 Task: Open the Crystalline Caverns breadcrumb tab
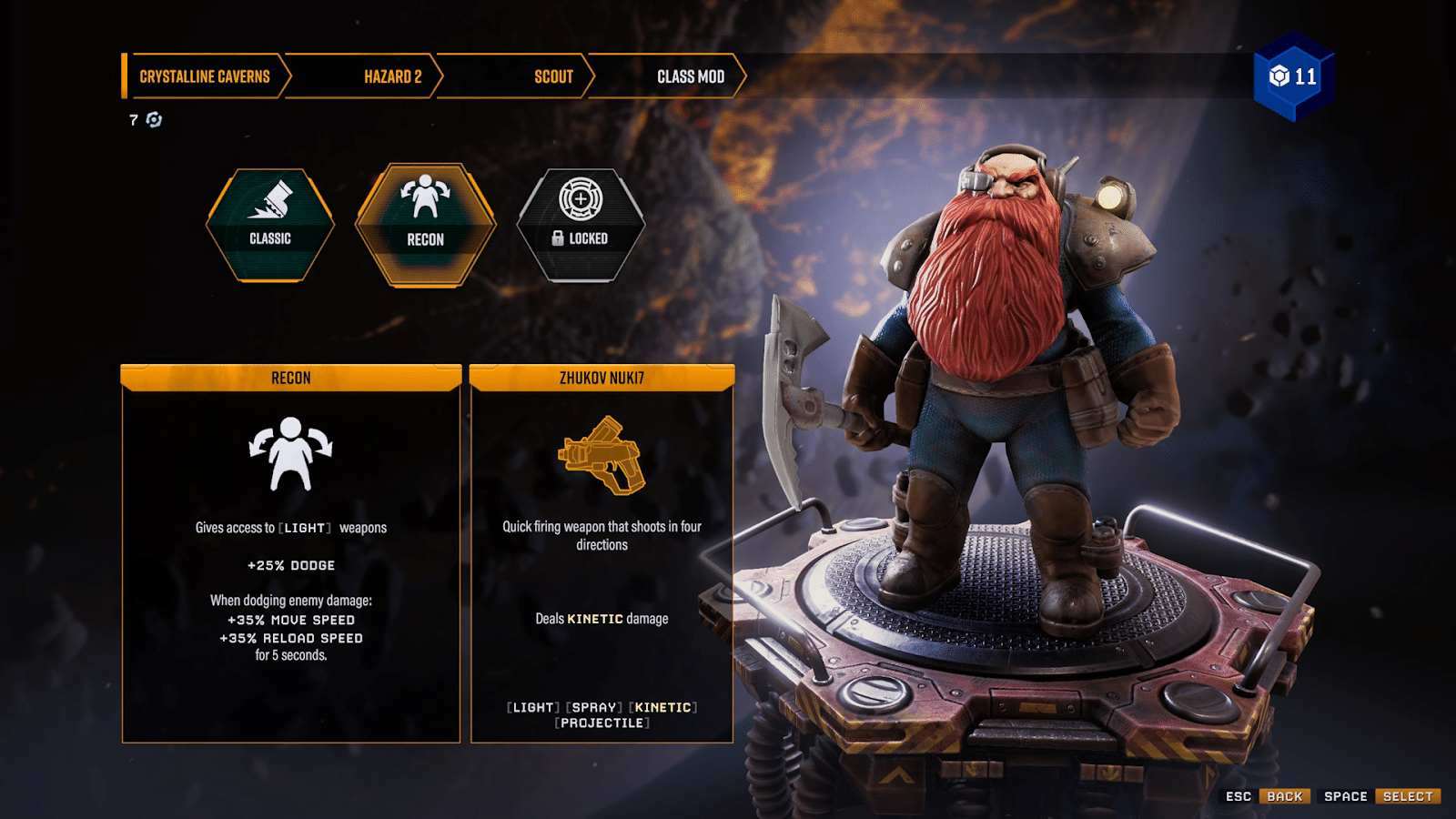[x=204, y=76]
